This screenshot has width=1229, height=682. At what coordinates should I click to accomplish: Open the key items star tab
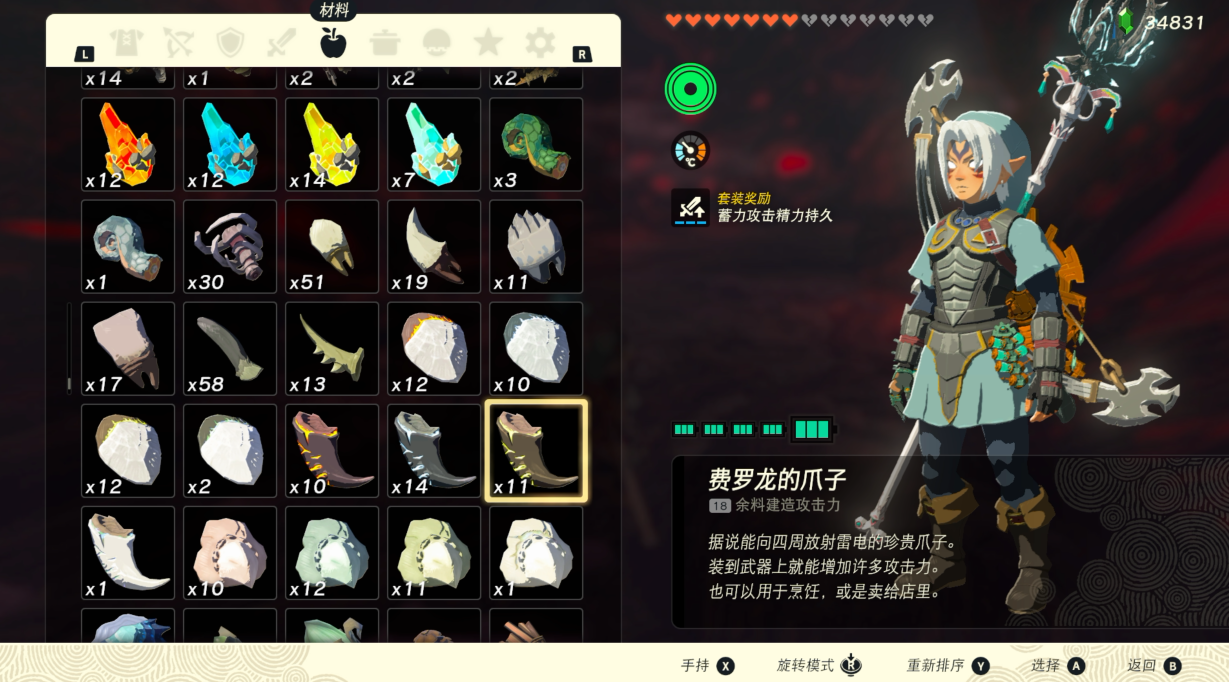click(x=488, y=42)
